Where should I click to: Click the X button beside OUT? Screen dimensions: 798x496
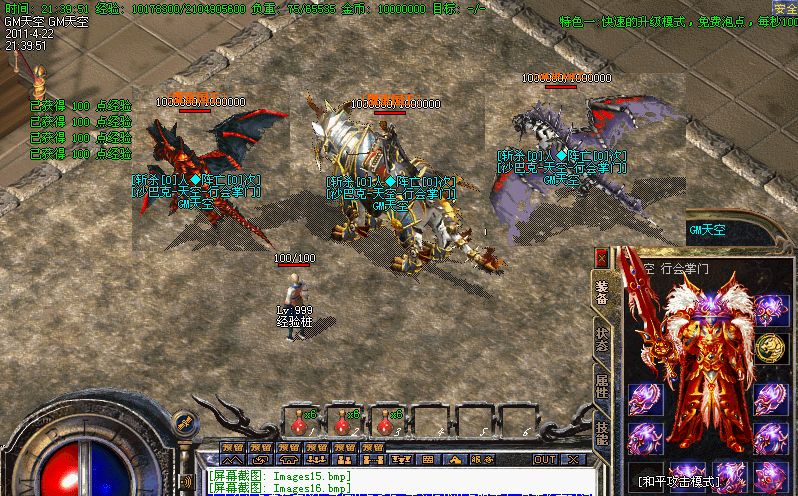574,459
